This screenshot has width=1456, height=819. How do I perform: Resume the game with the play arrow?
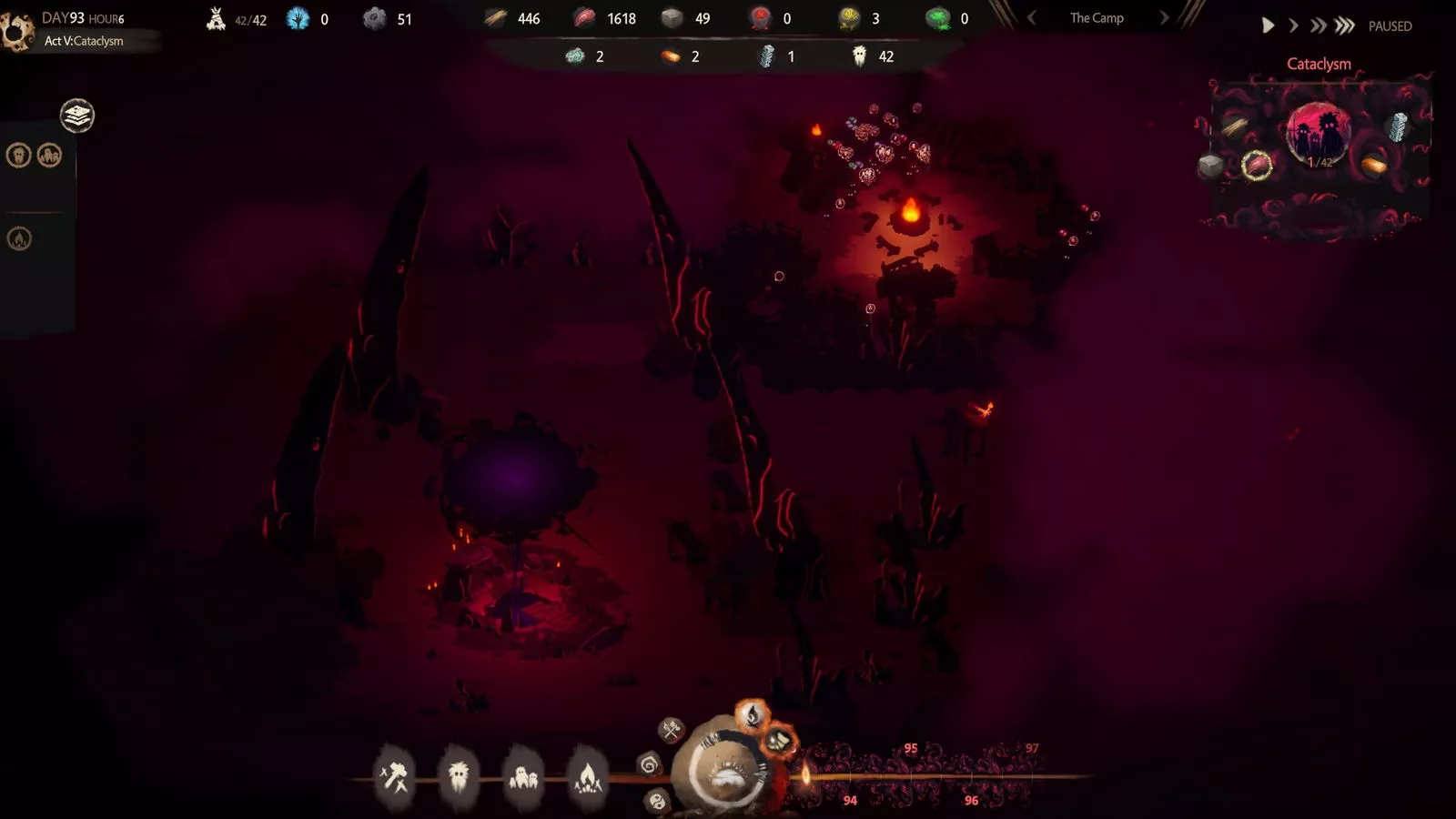click(x=1268, y=26)
